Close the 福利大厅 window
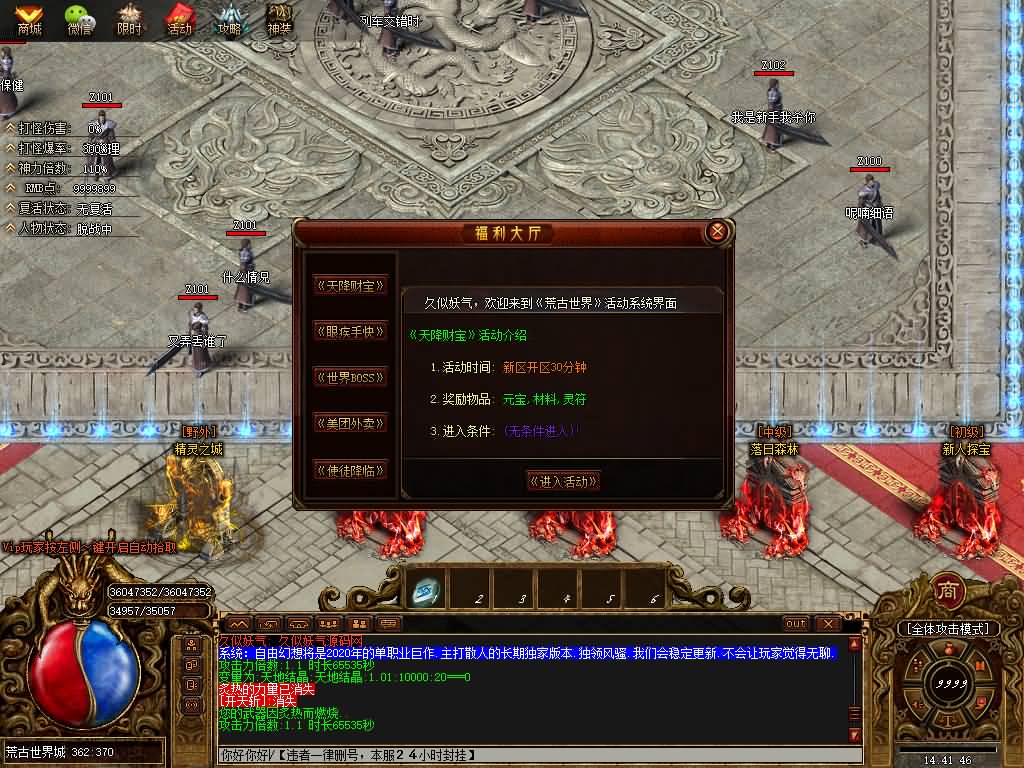Image resolution: width=1024 pixels, height=768 pixels. [x=716, y=233]
